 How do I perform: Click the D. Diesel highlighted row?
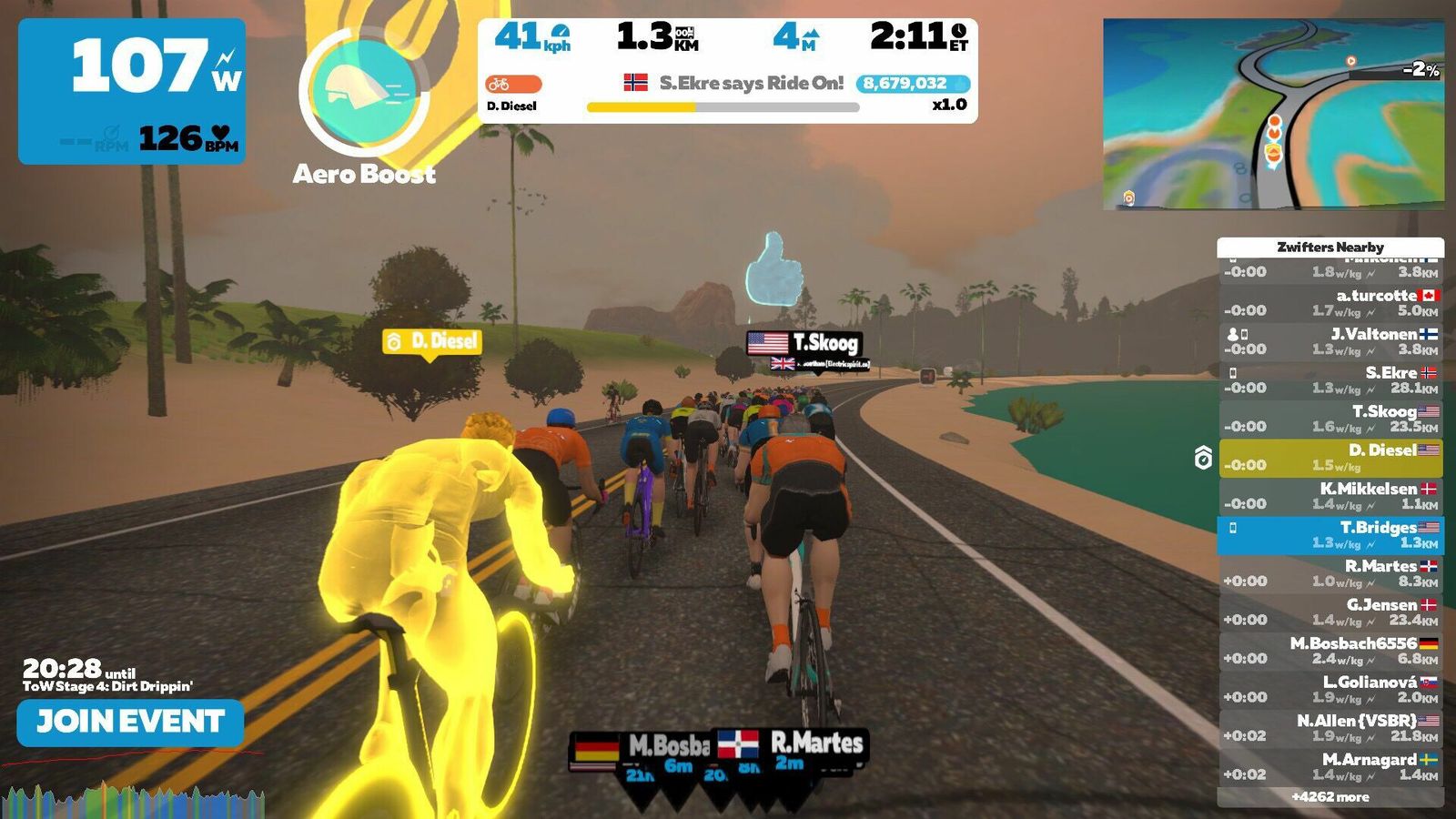click(1330, 457)
